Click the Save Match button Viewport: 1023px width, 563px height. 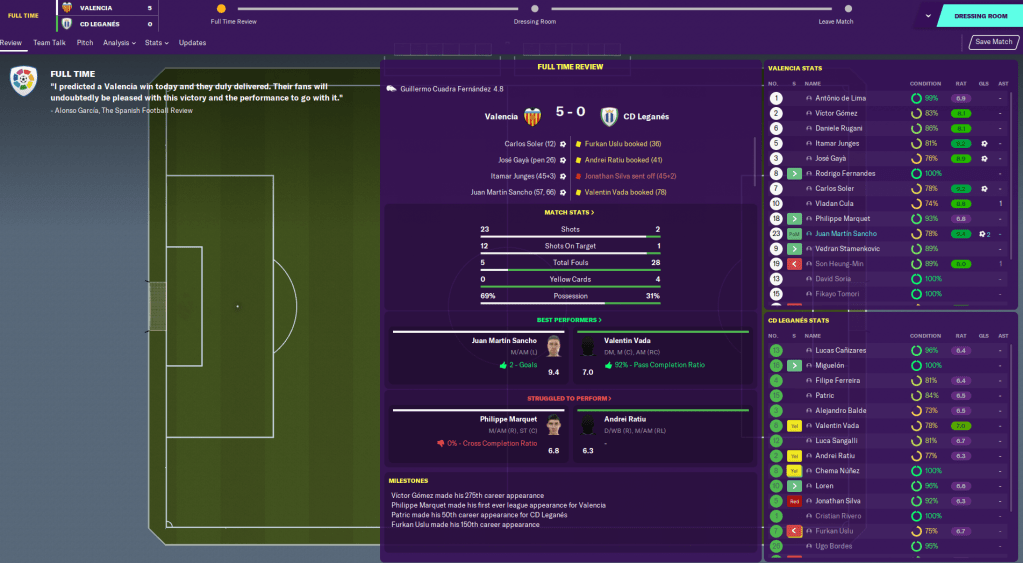(x=995, y=42)
